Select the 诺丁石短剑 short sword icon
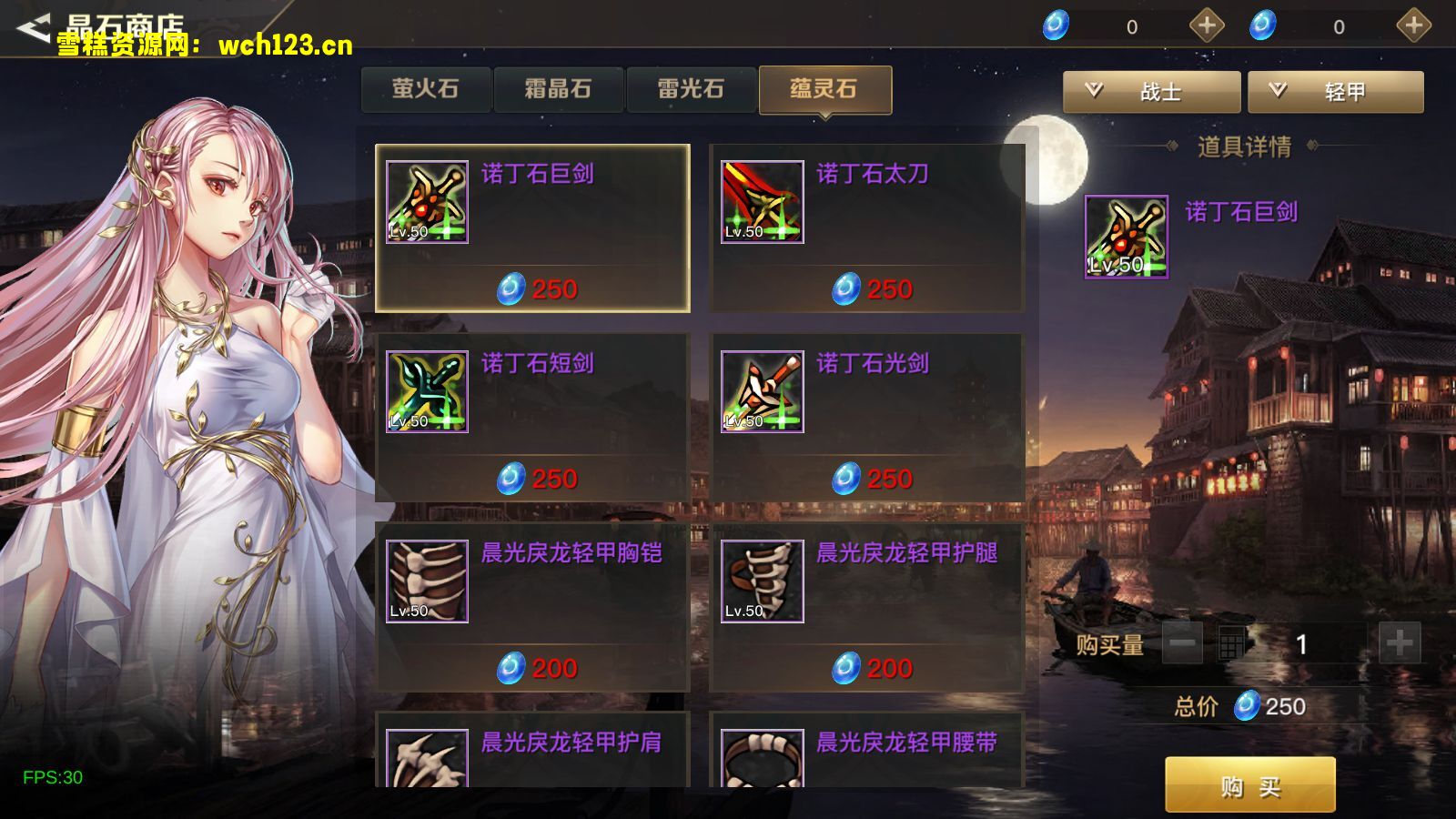1456x819 pixels. [426, 389]
